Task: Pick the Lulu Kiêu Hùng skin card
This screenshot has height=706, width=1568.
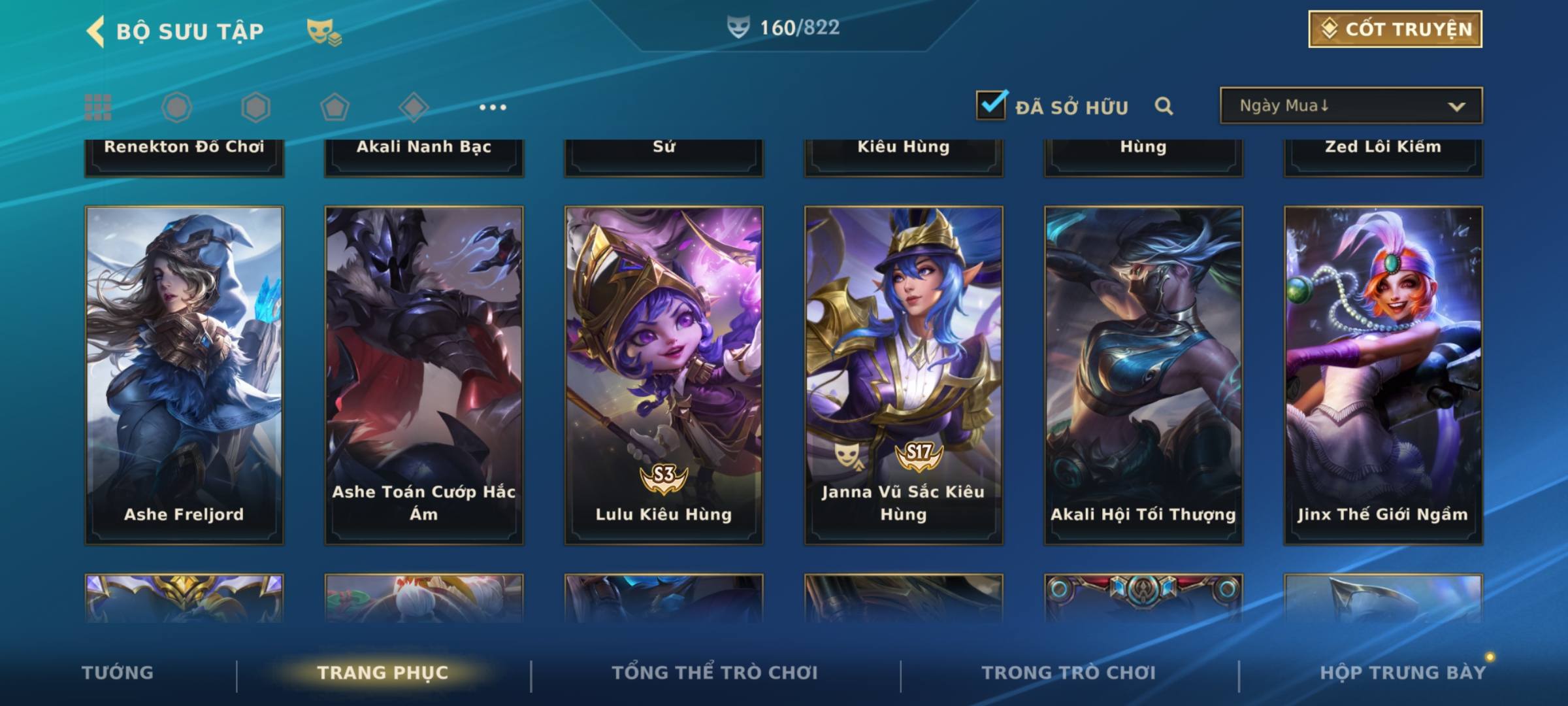Action: 664,375
